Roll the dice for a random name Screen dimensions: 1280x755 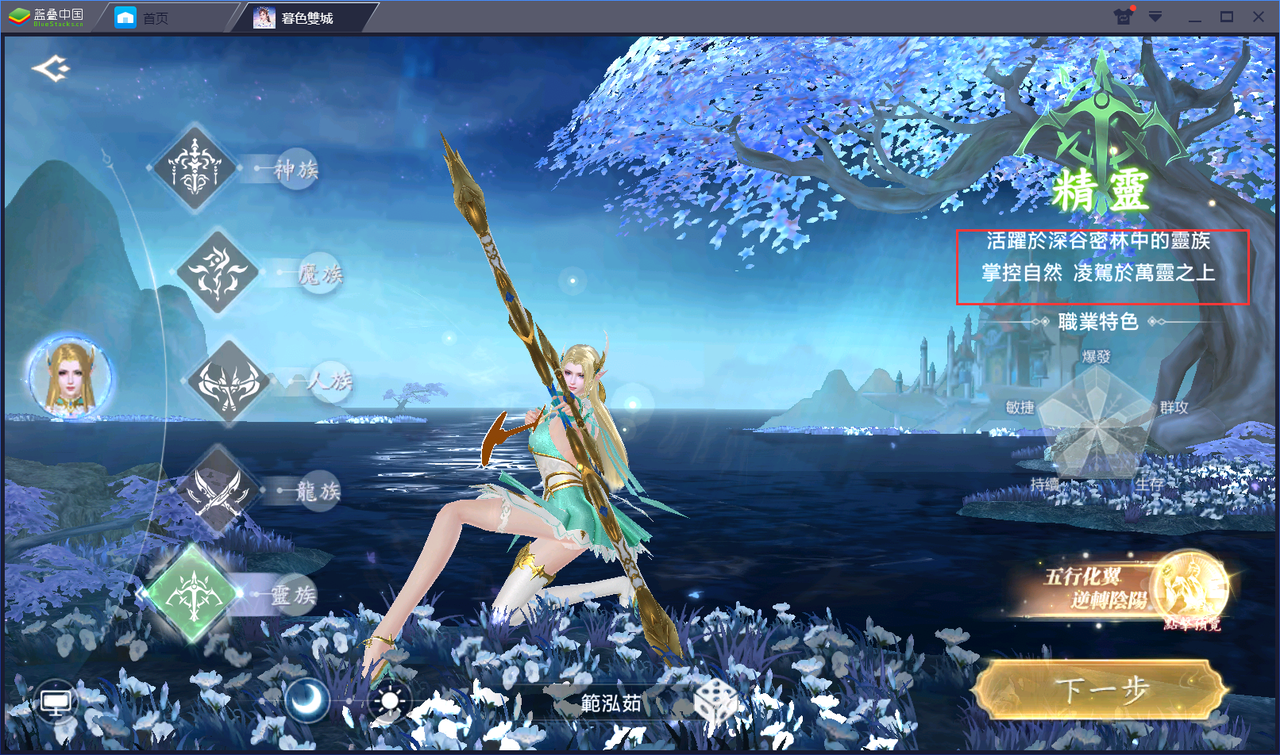click(716, 703)
